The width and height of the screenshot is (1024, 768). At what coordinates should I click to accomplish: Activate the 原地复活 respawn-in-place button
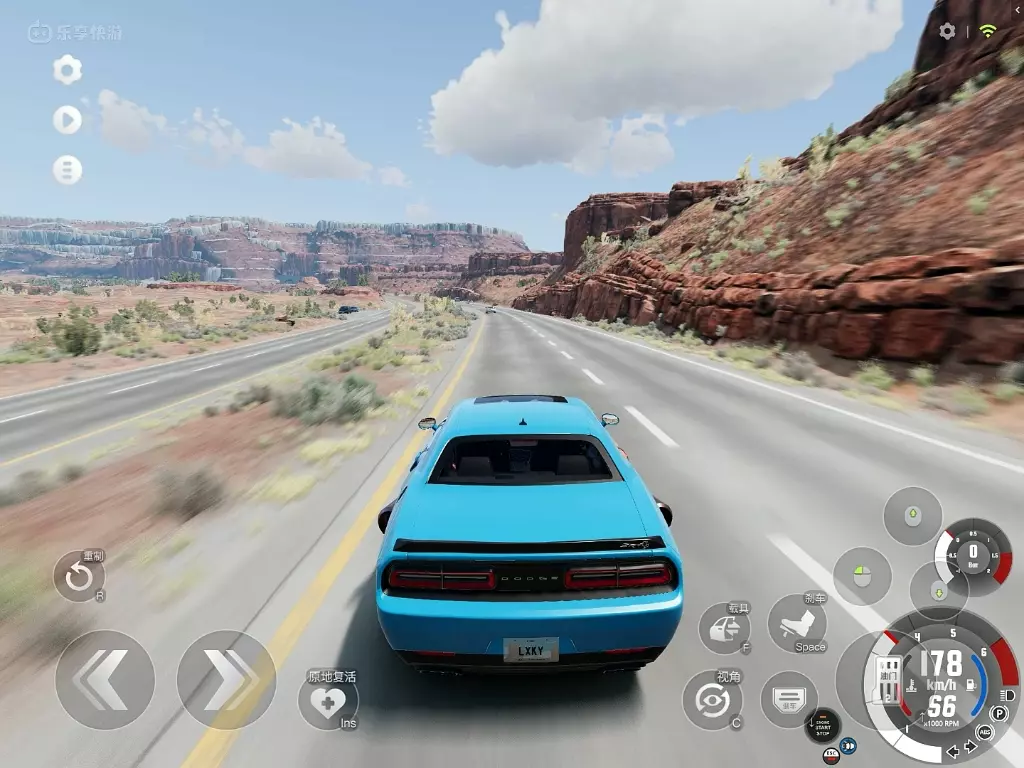[x=328, y=700]
